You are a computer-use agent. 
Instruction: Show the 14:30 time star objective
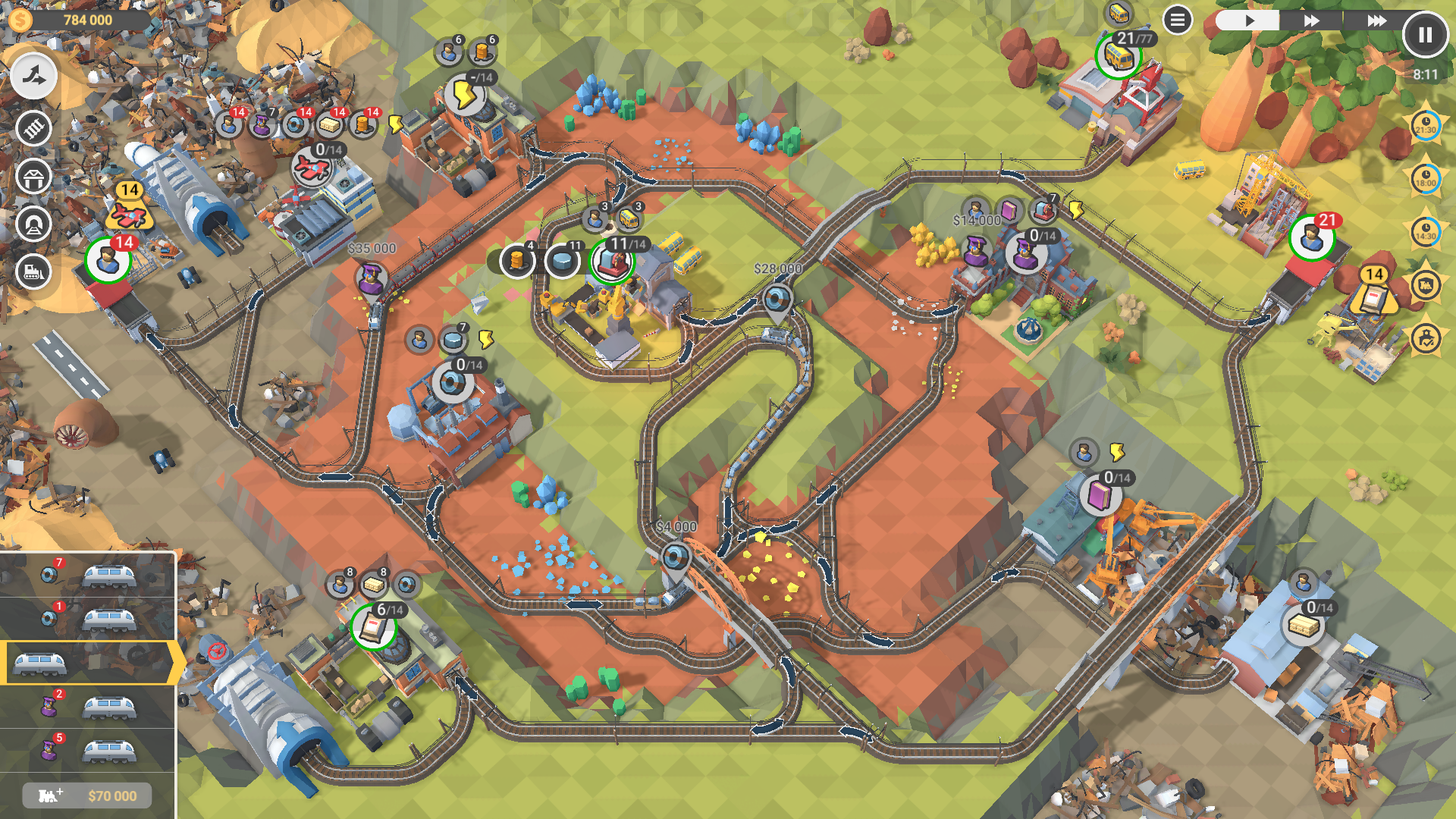pyautogui.click(x=1426, y=232)
